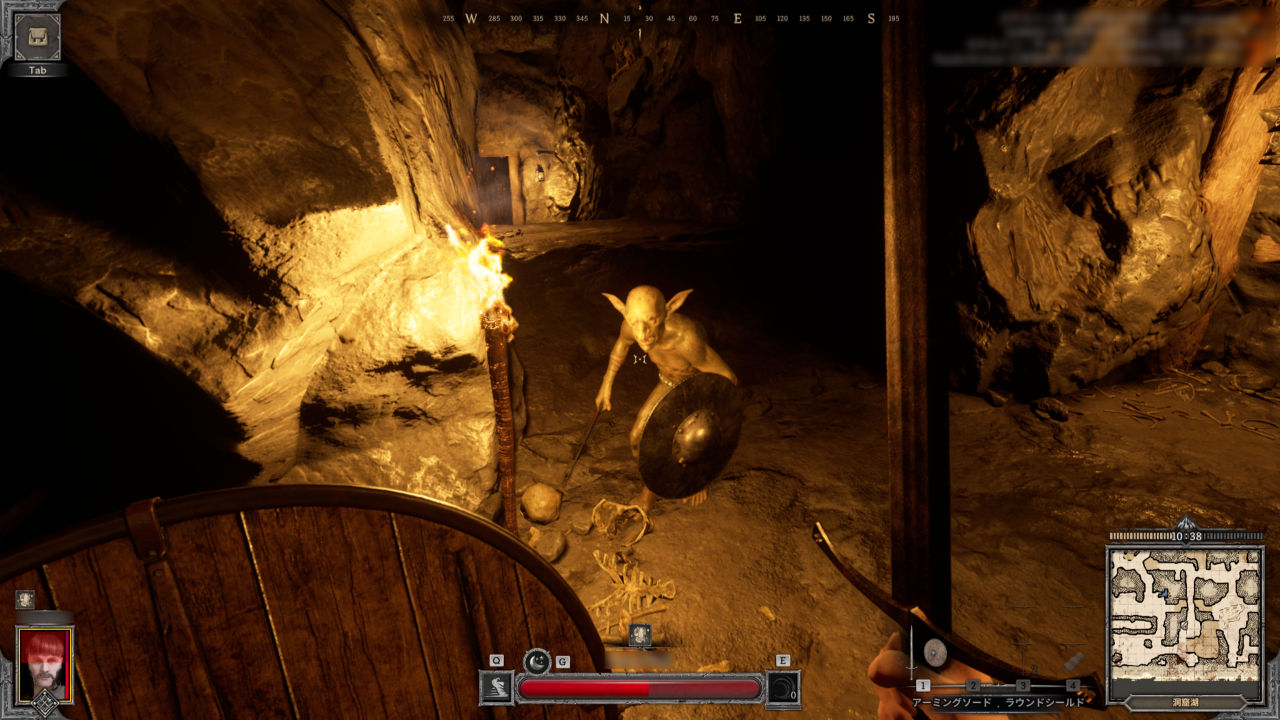Viewport: 1280px width, 720px height.
Task: Click the diamond emblem below the portrait
Action: [44, 704]
